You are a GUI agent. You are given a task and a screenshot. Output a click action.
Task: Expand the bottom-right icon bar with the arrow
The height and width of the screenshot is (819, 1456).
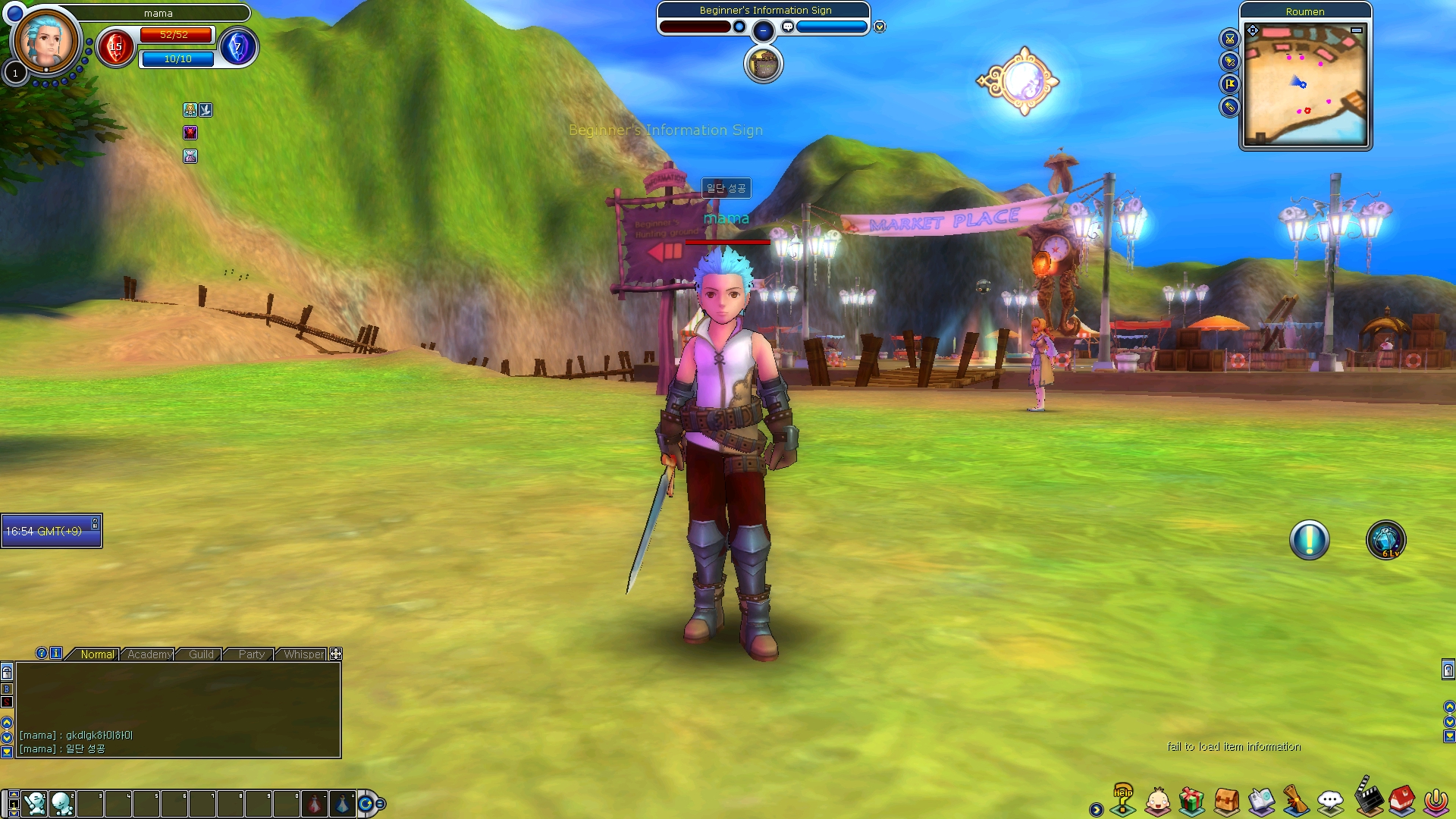click(x=1096, y=809)
